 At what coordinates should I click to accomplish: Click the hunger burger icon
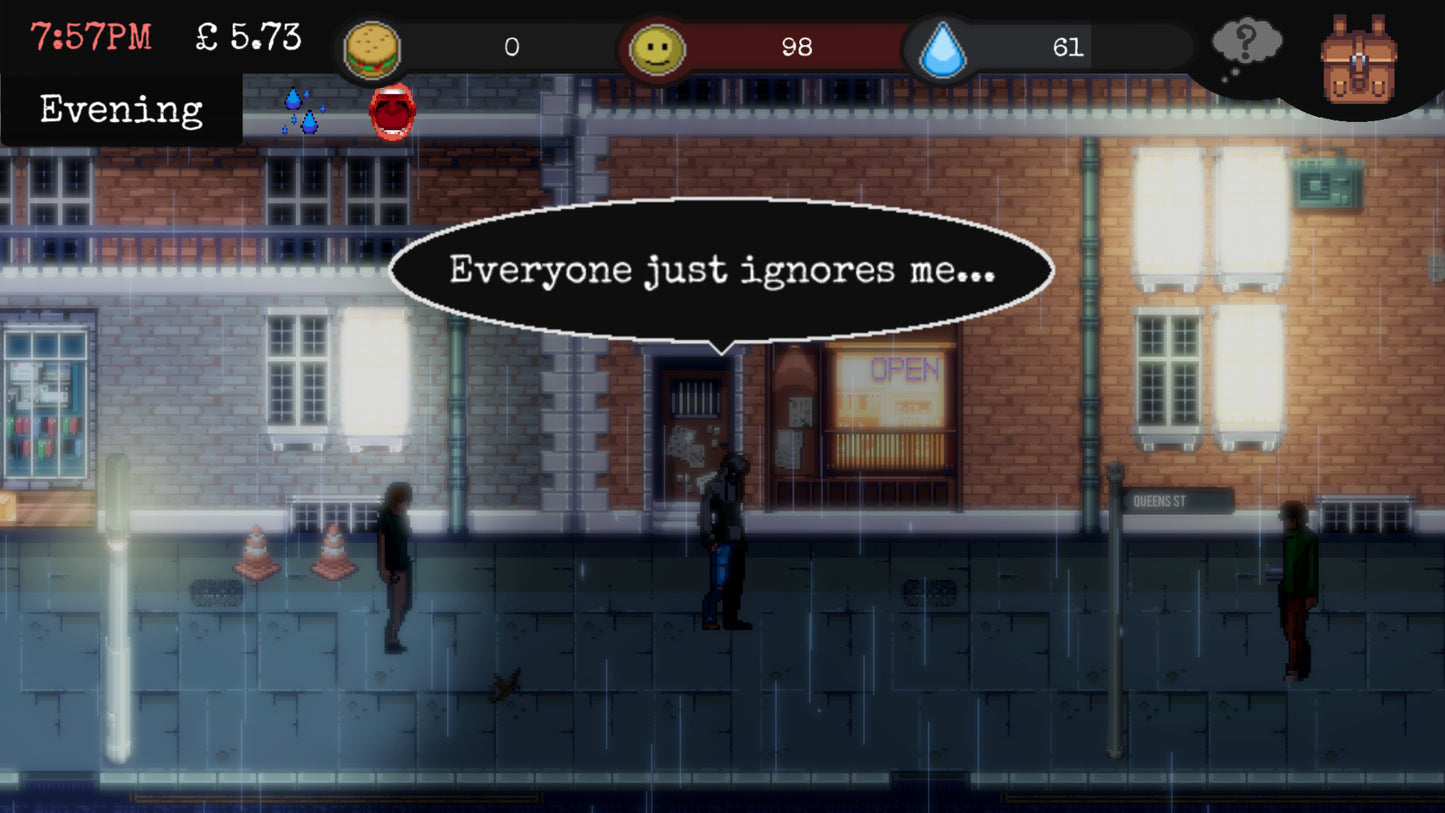point(374,46)
